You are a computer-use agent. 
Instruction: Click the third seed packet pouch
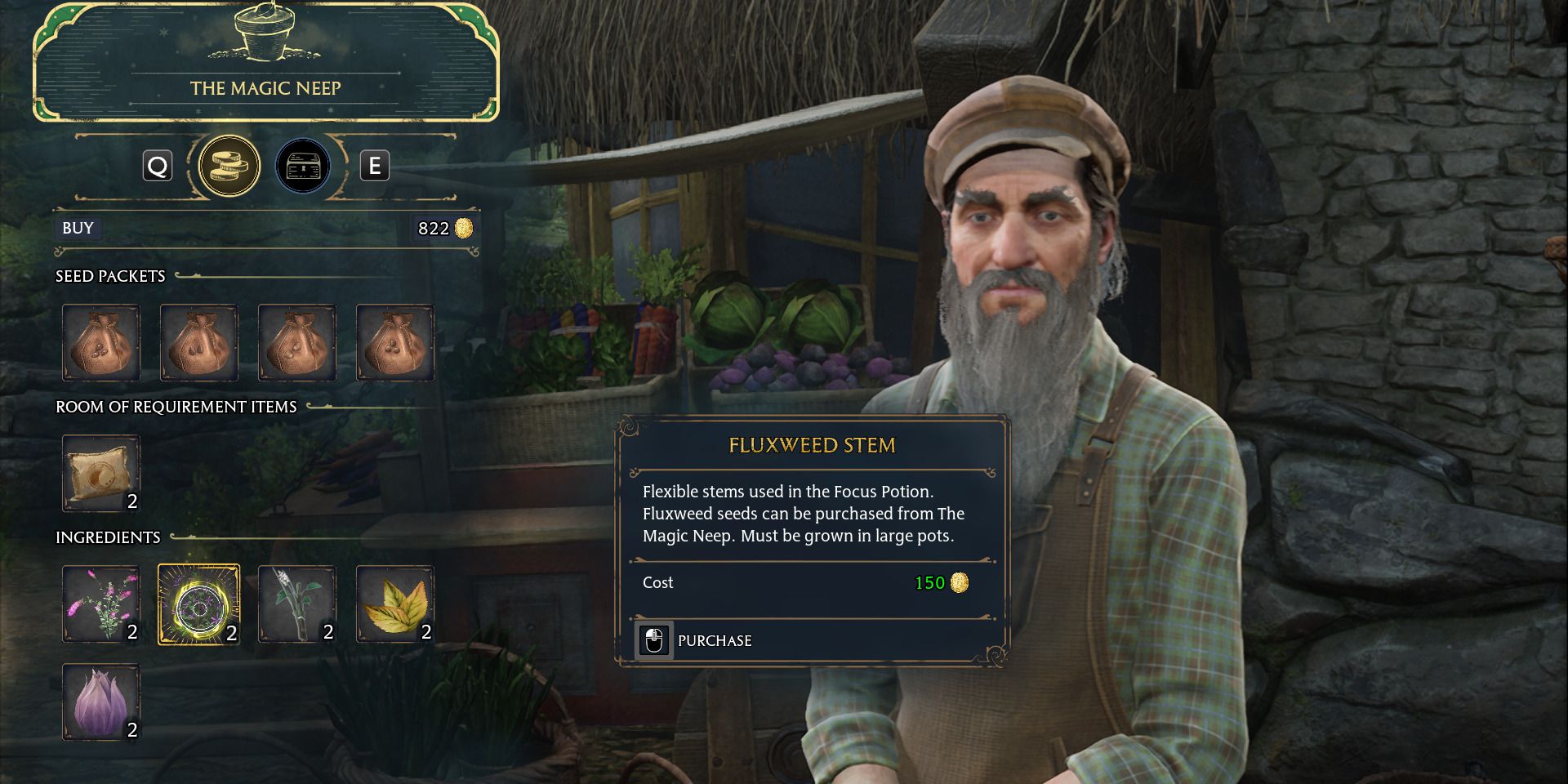[x=297, y=343]
